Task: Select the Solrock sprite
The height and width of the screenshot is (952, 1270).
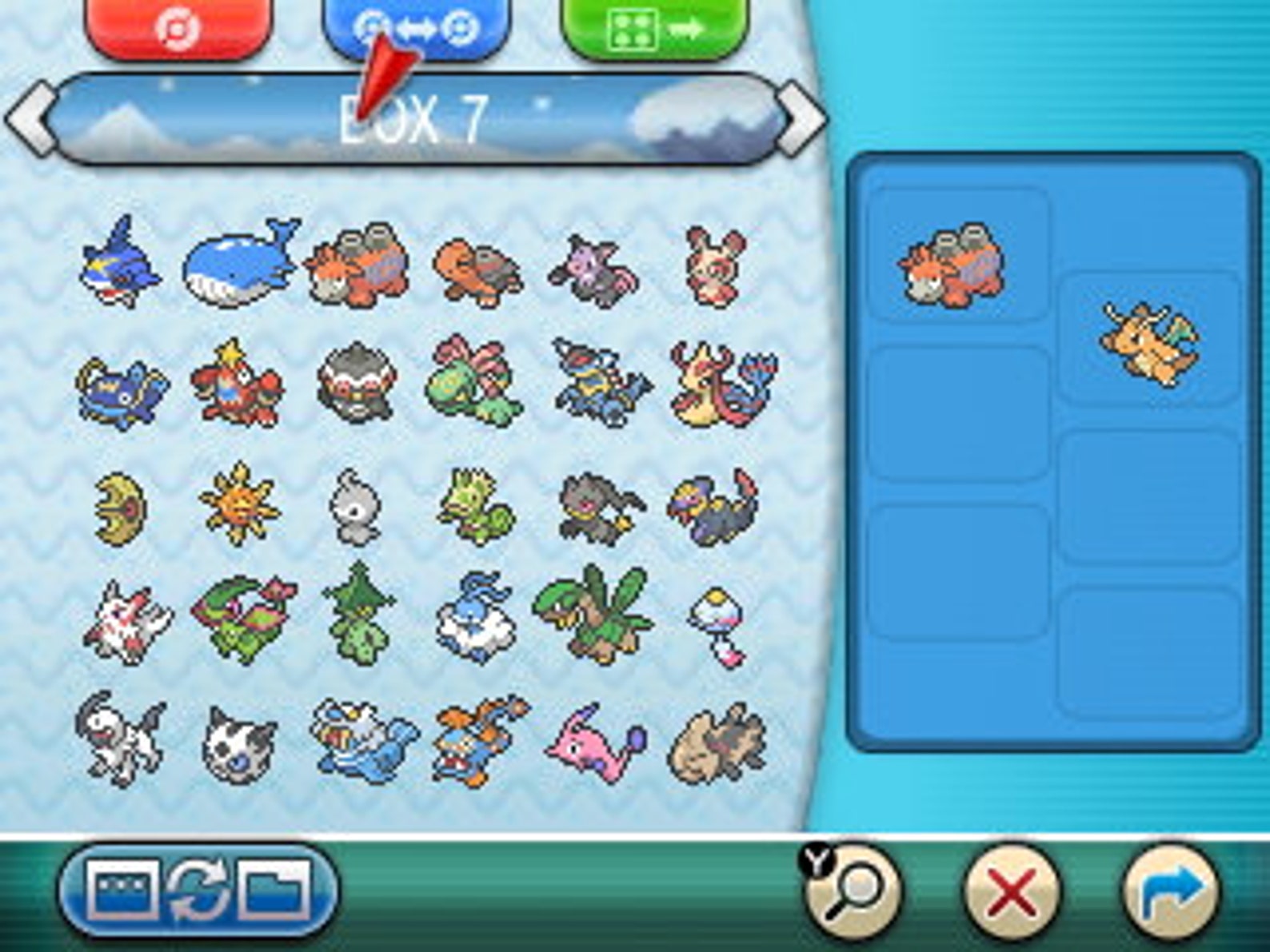Action: (238, 504)
